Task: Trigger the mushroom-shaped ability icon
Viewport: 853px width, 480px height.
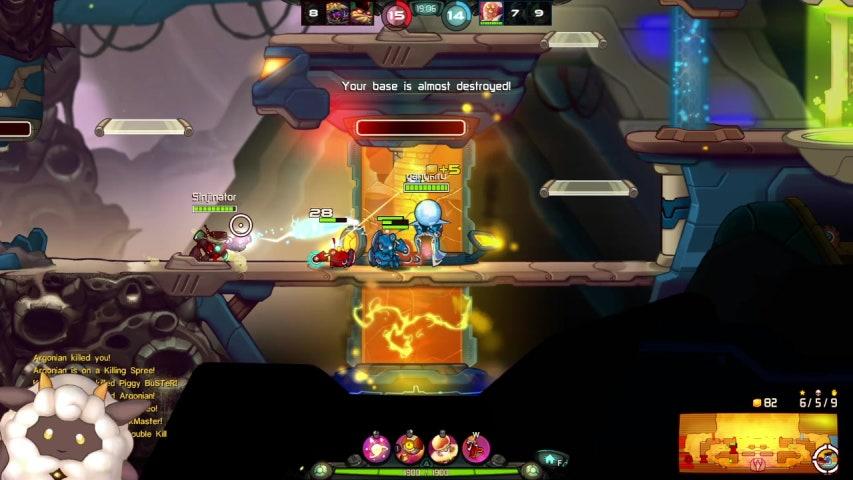Action: (442, 447)
